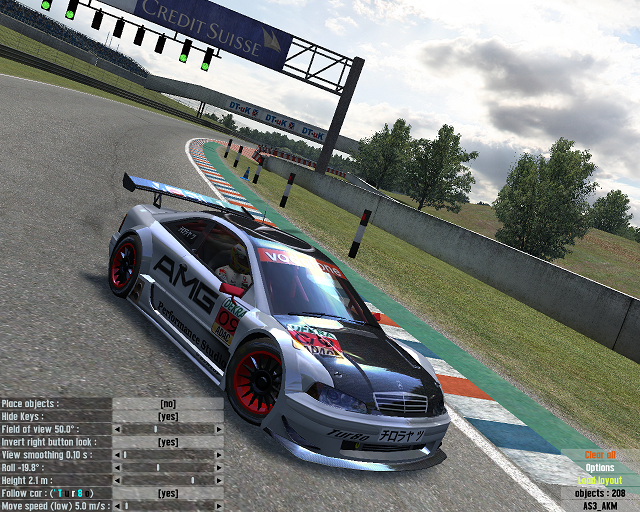Increase Height with the right arrow
This screenshot has height=512, width=640.
pyautogui.click(x=218, y=481)
